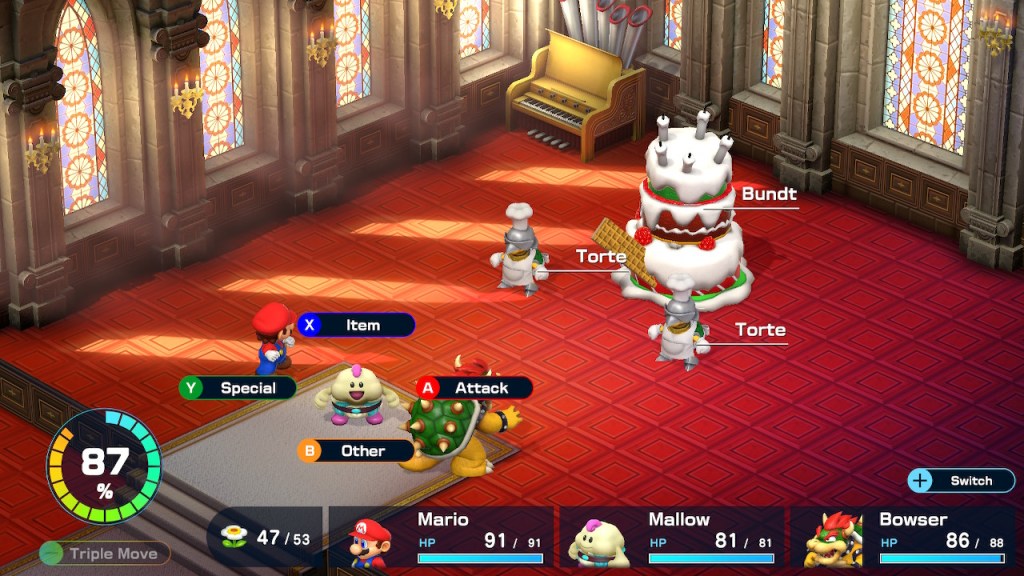Open the Item battle menu
1024x576 pixels.
pyautogui.click(x=356, y=325)
